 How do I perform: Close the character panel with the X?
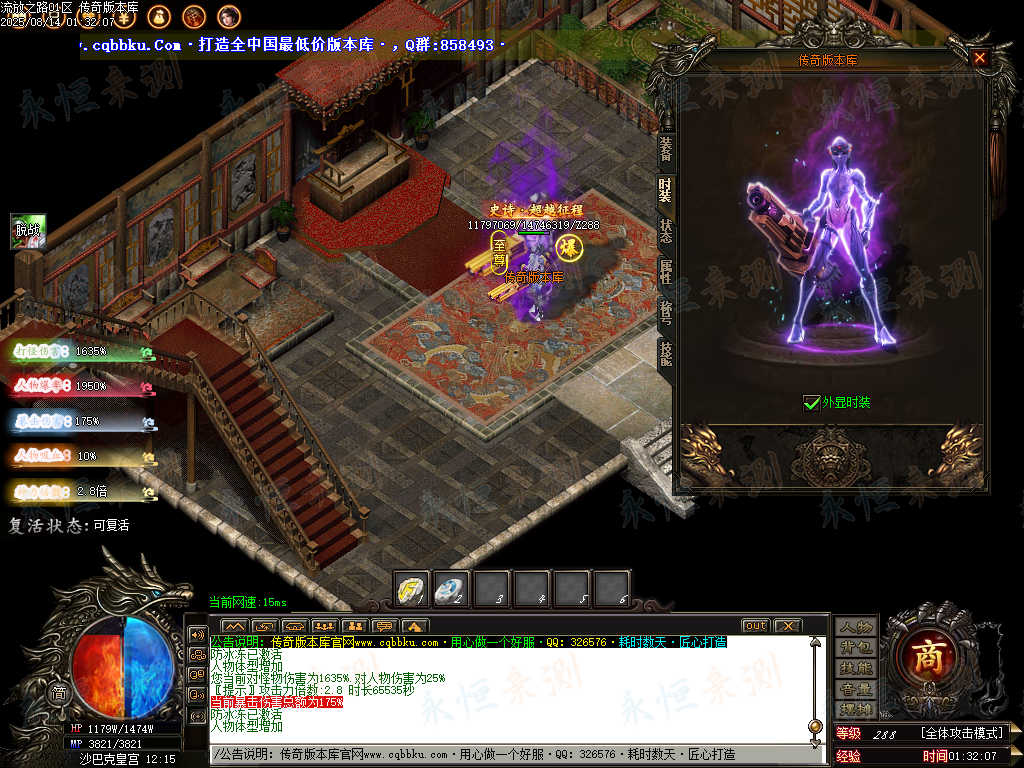(980, 58)
